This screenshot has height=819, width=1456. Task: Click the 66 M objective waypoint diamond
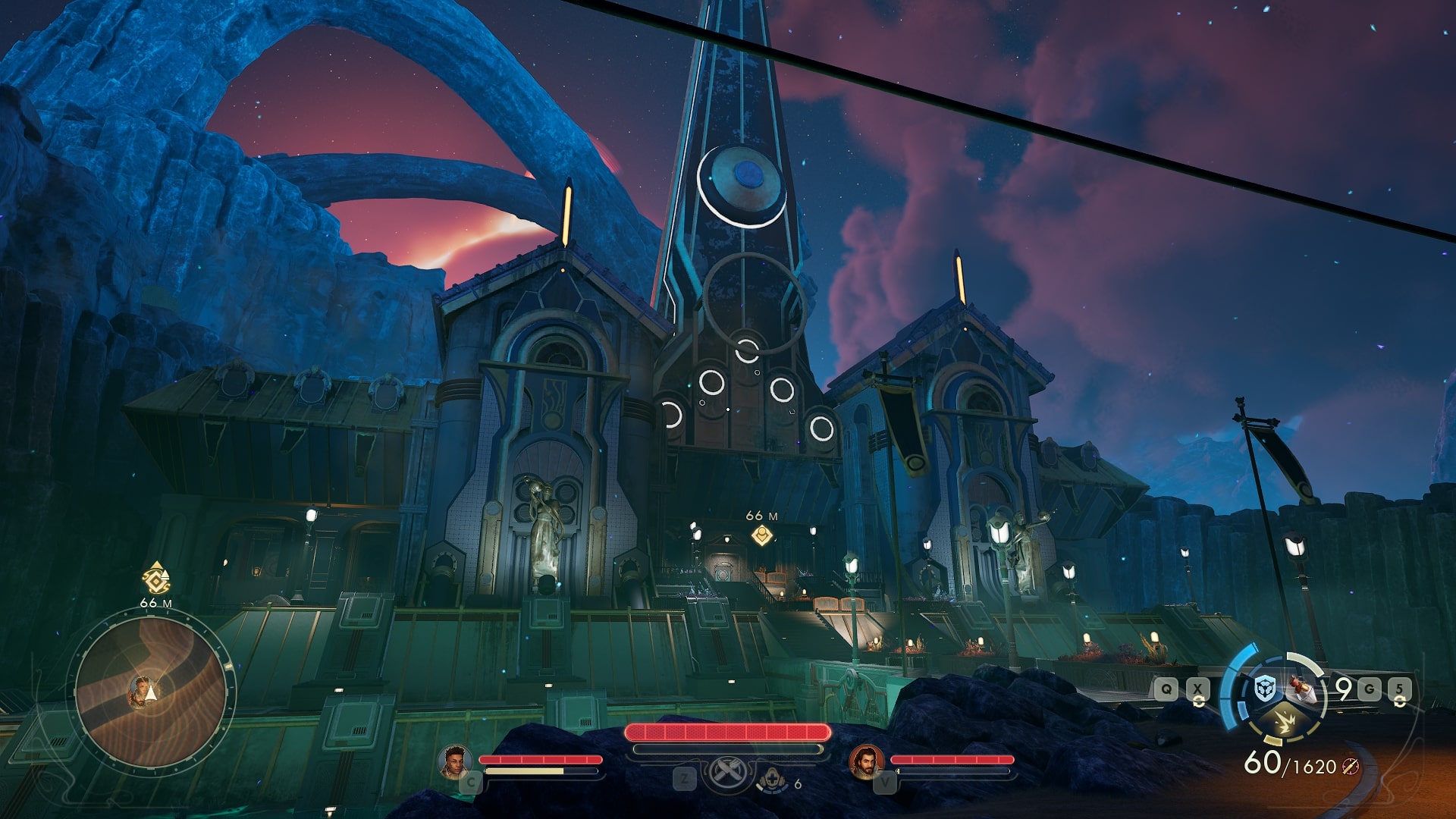[x=761, y=537]
